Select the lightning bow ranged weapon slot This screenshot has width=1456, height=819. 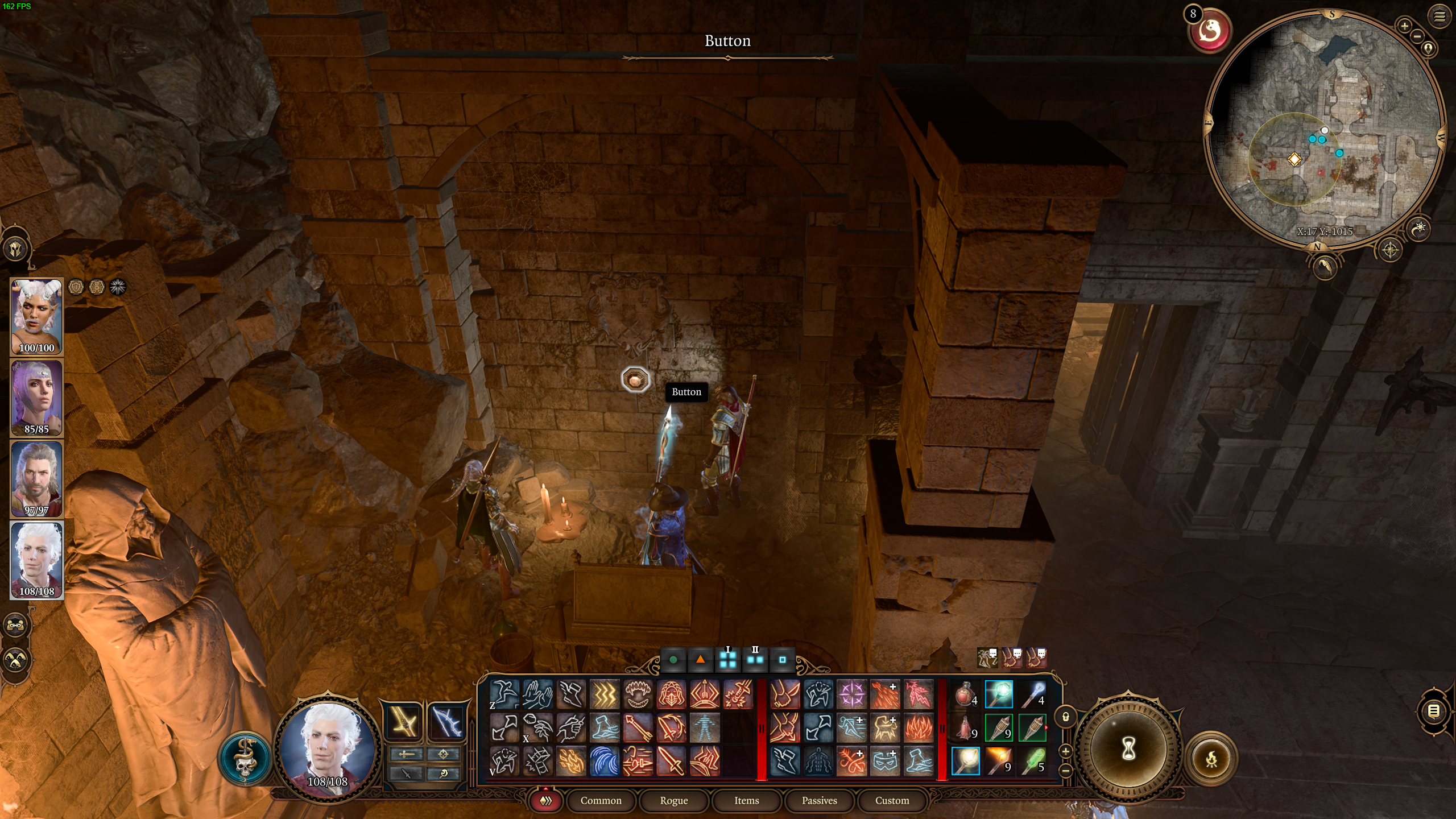[x=446, y=722]
